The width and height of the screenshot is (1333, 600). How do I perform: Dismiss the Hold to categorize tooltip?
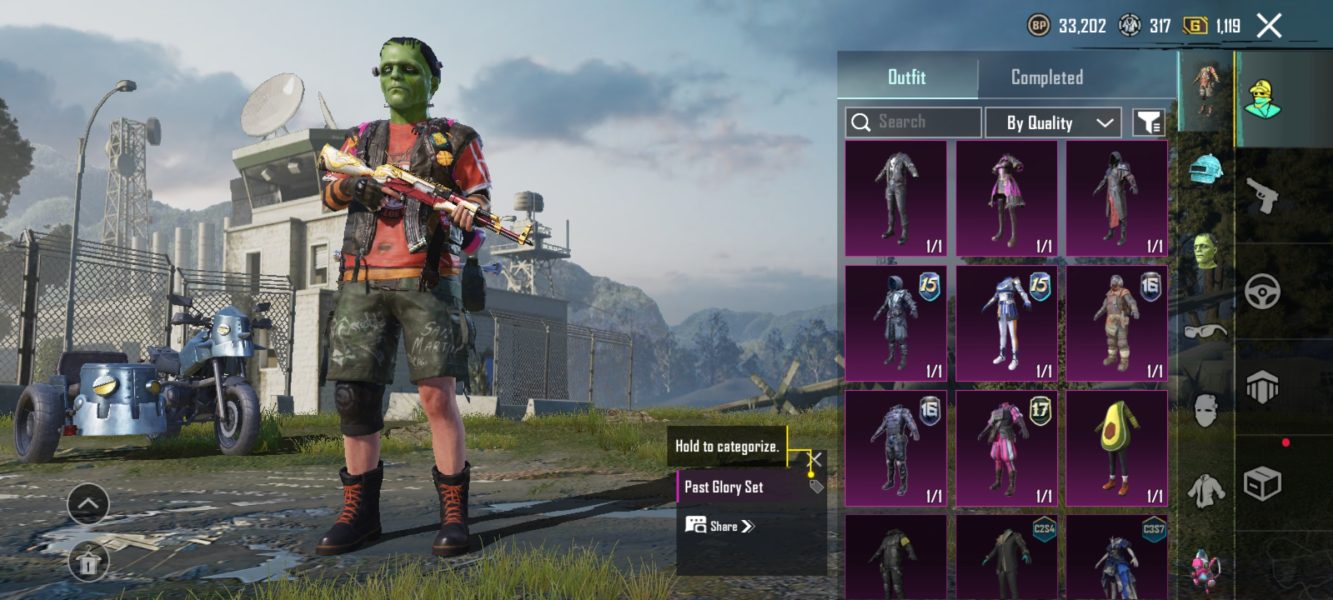coord(816,460)
